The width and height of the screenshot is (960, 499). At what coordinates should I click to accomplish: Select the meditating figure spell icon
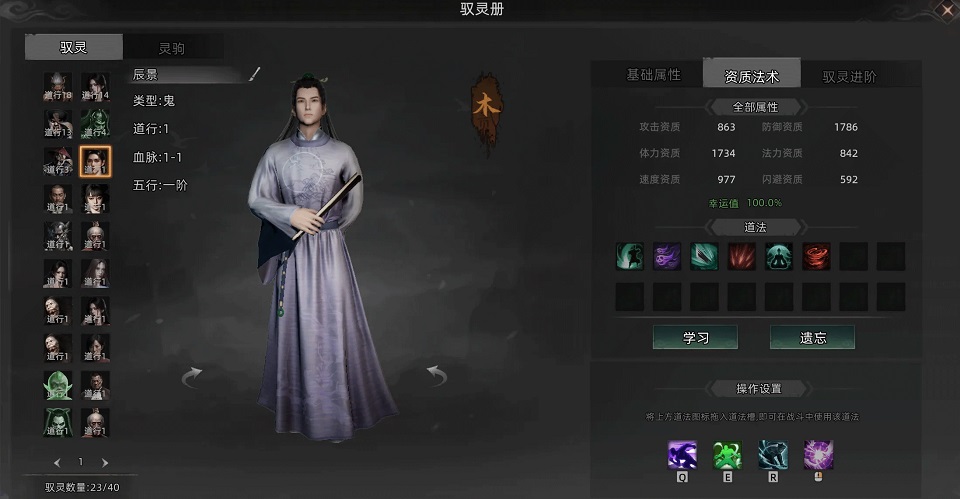point(779,256)
